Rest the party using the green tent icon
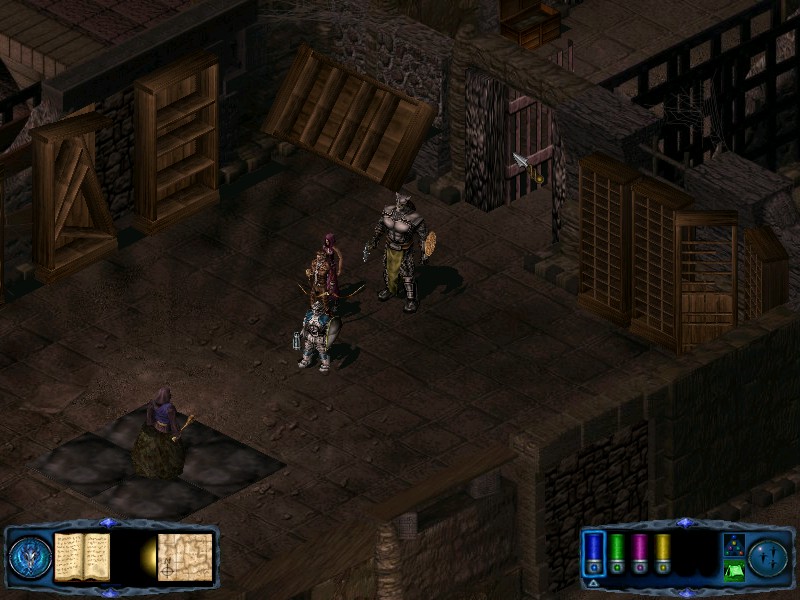This screenshot has height=600, width=800. click(733, 571)
